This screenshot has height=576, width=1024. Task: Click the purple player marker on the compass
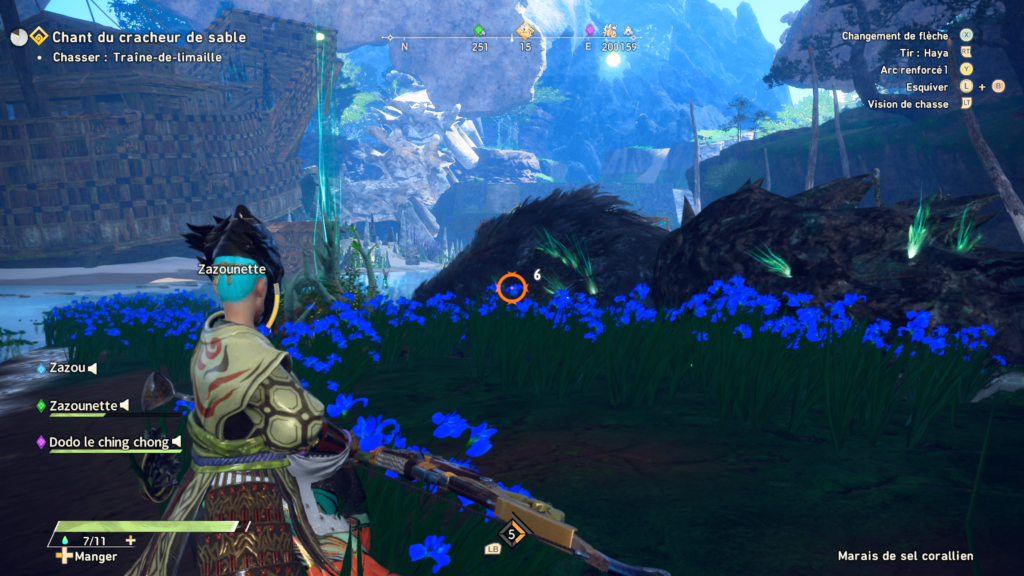click(590, 30)
